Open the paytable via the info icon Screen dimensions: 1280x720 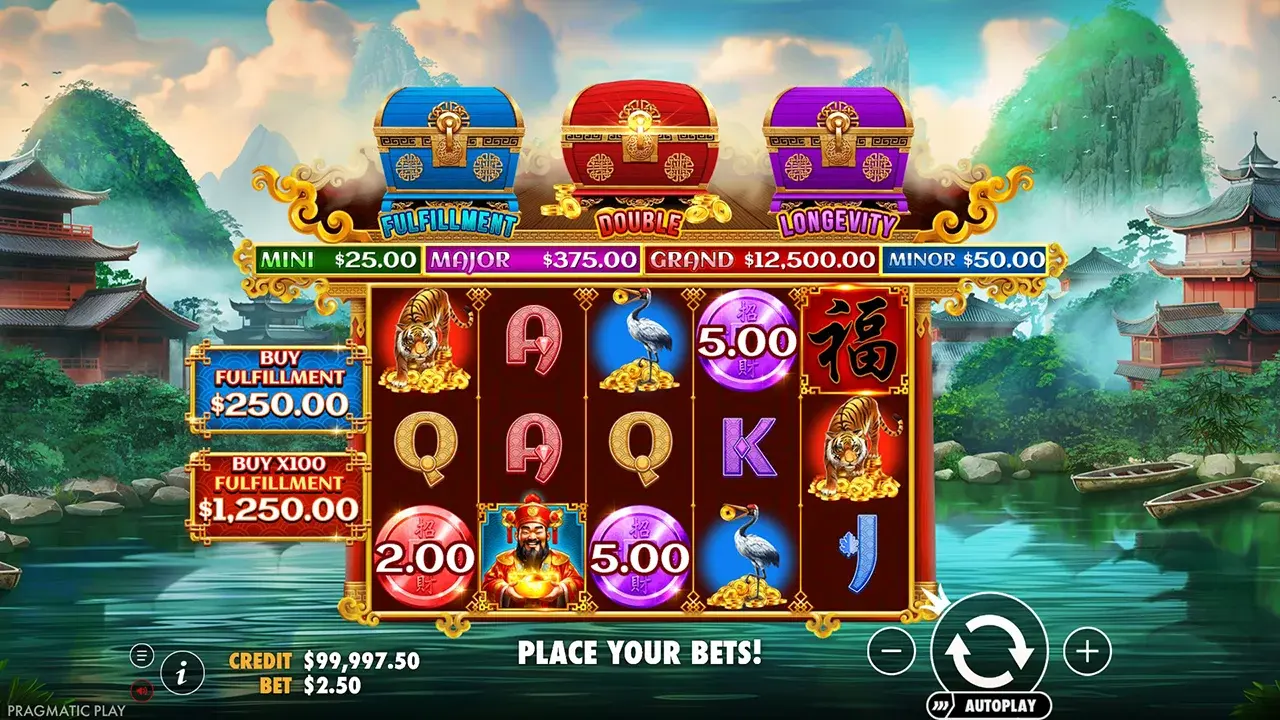coord(180,672)
